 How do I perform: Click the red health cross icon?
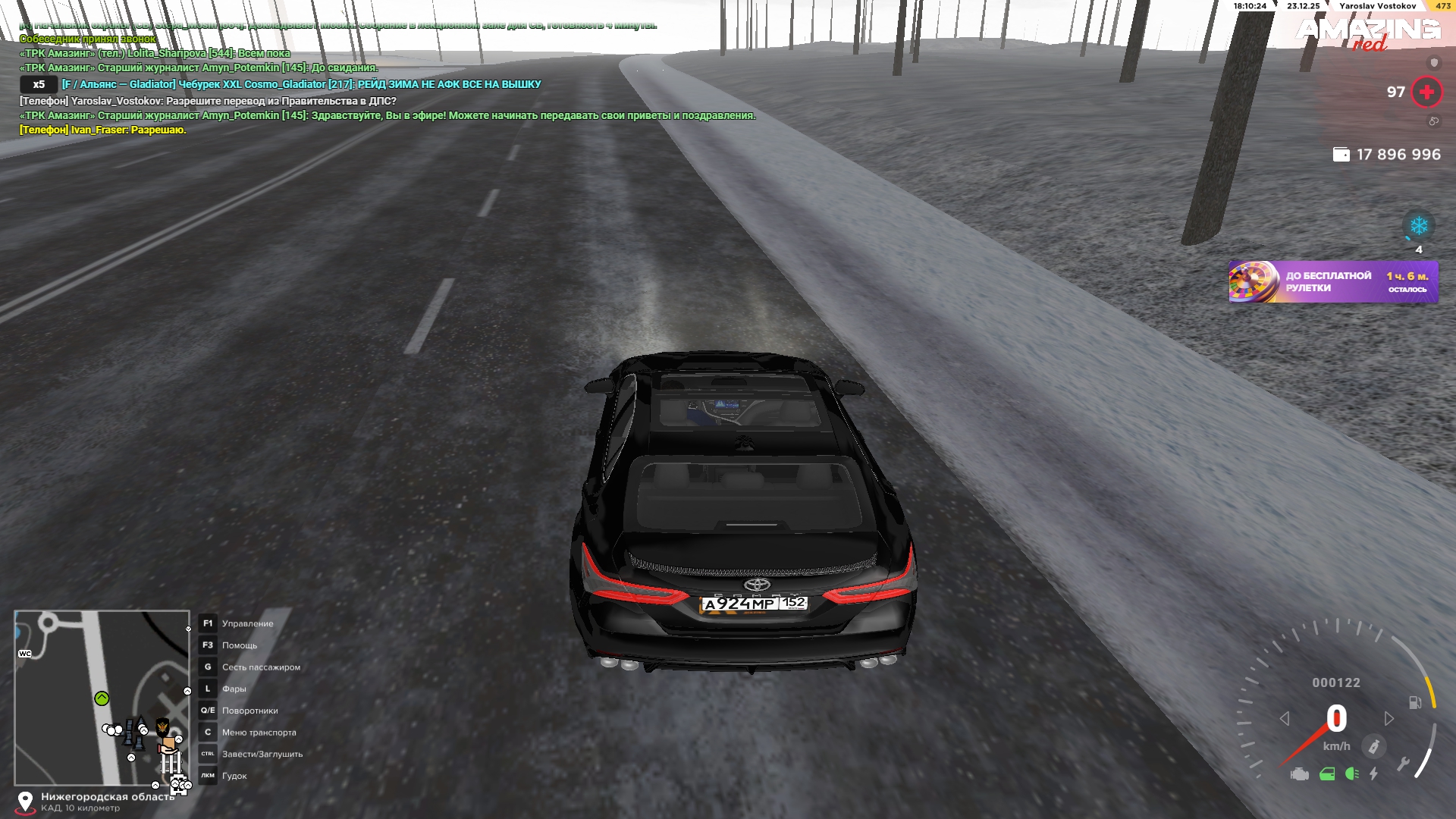[x=1426, y=93]
